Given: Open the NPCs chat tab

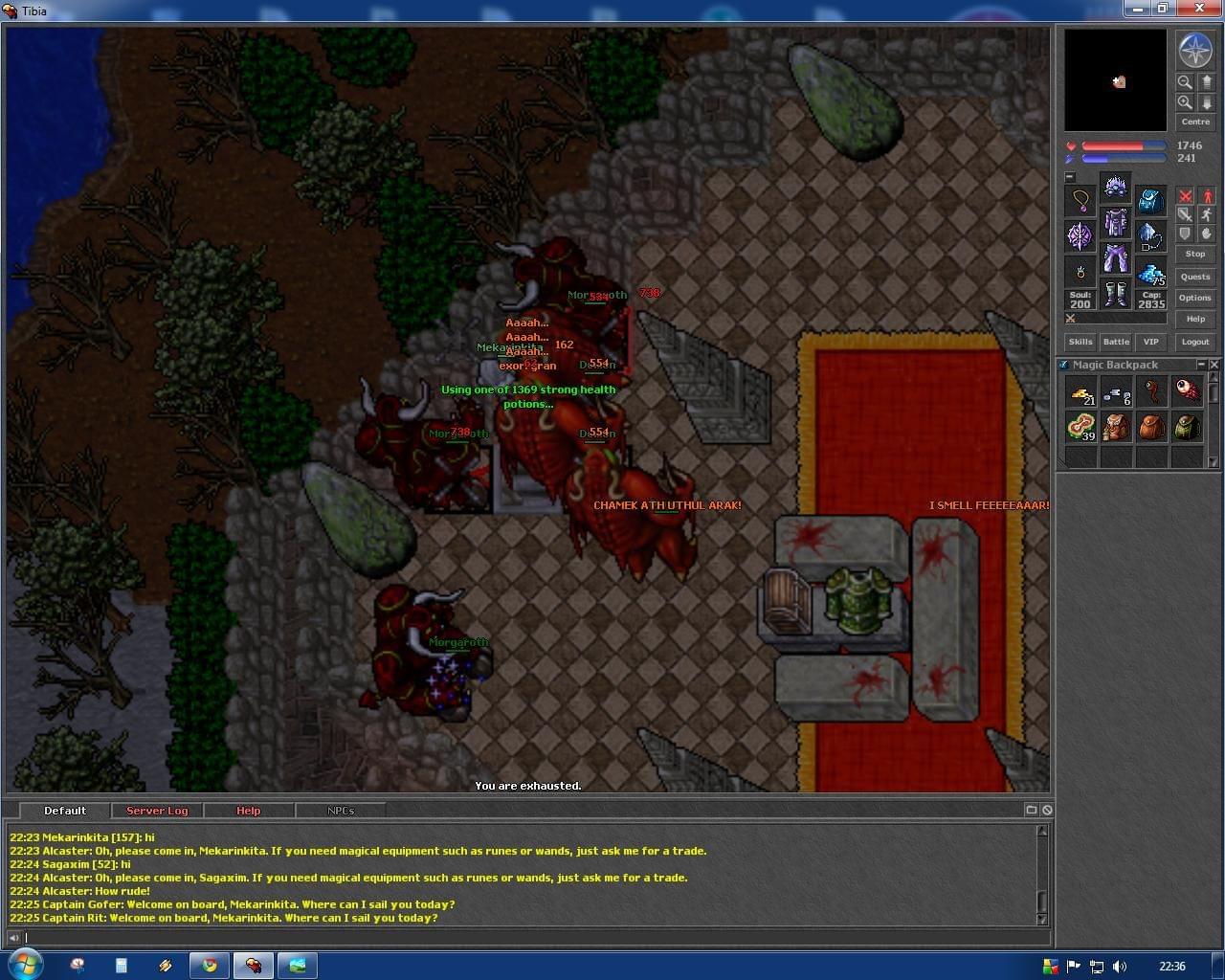Looking at the screenshot, I should (x=341, y=811).
